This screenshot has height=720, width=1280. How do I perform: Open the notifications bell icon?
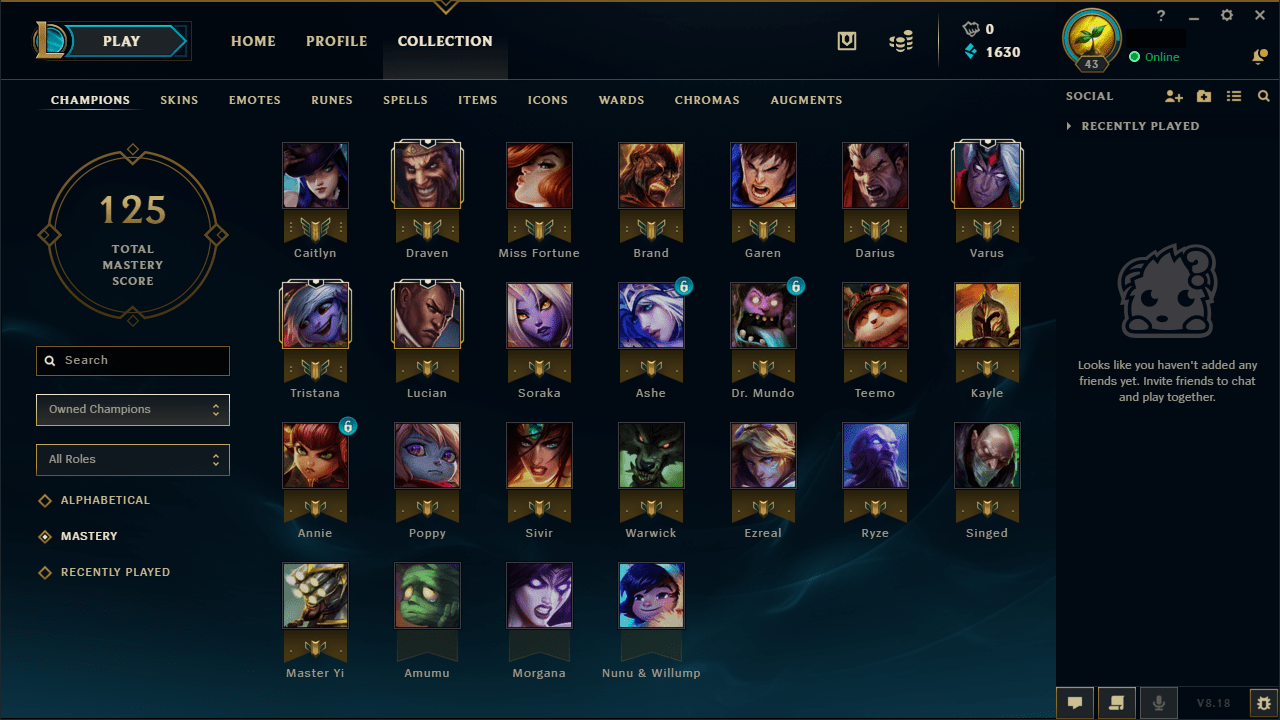[x=1259, y=57]
